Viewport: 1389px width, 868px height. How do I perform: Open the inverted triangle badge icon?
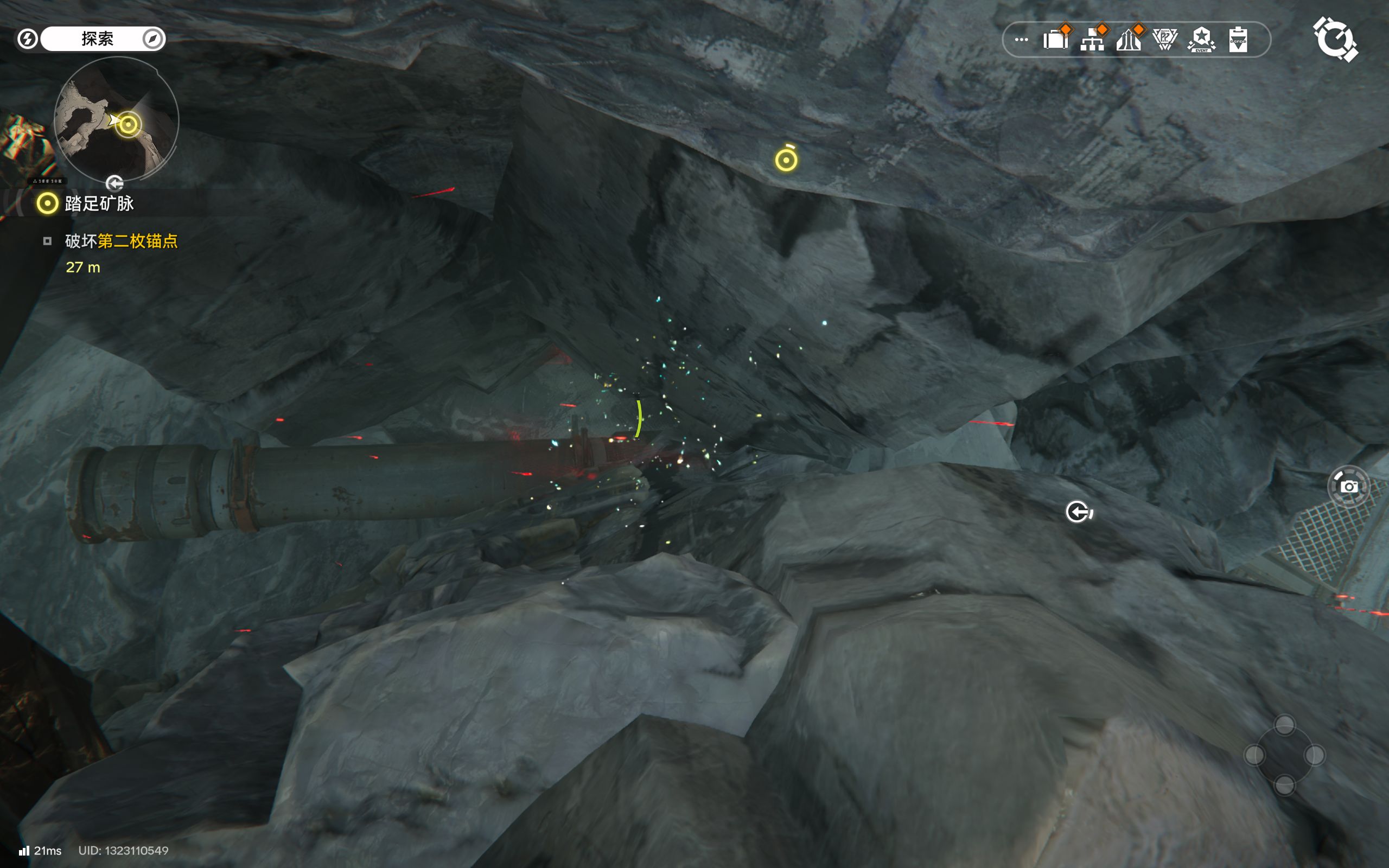[x=1165, y=40]
